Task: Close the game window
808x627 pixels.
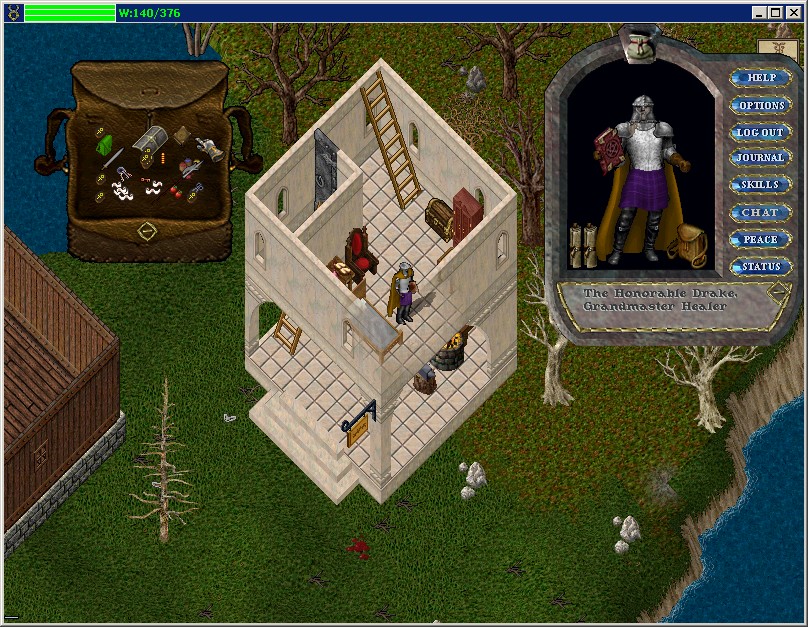Action: 794,13
